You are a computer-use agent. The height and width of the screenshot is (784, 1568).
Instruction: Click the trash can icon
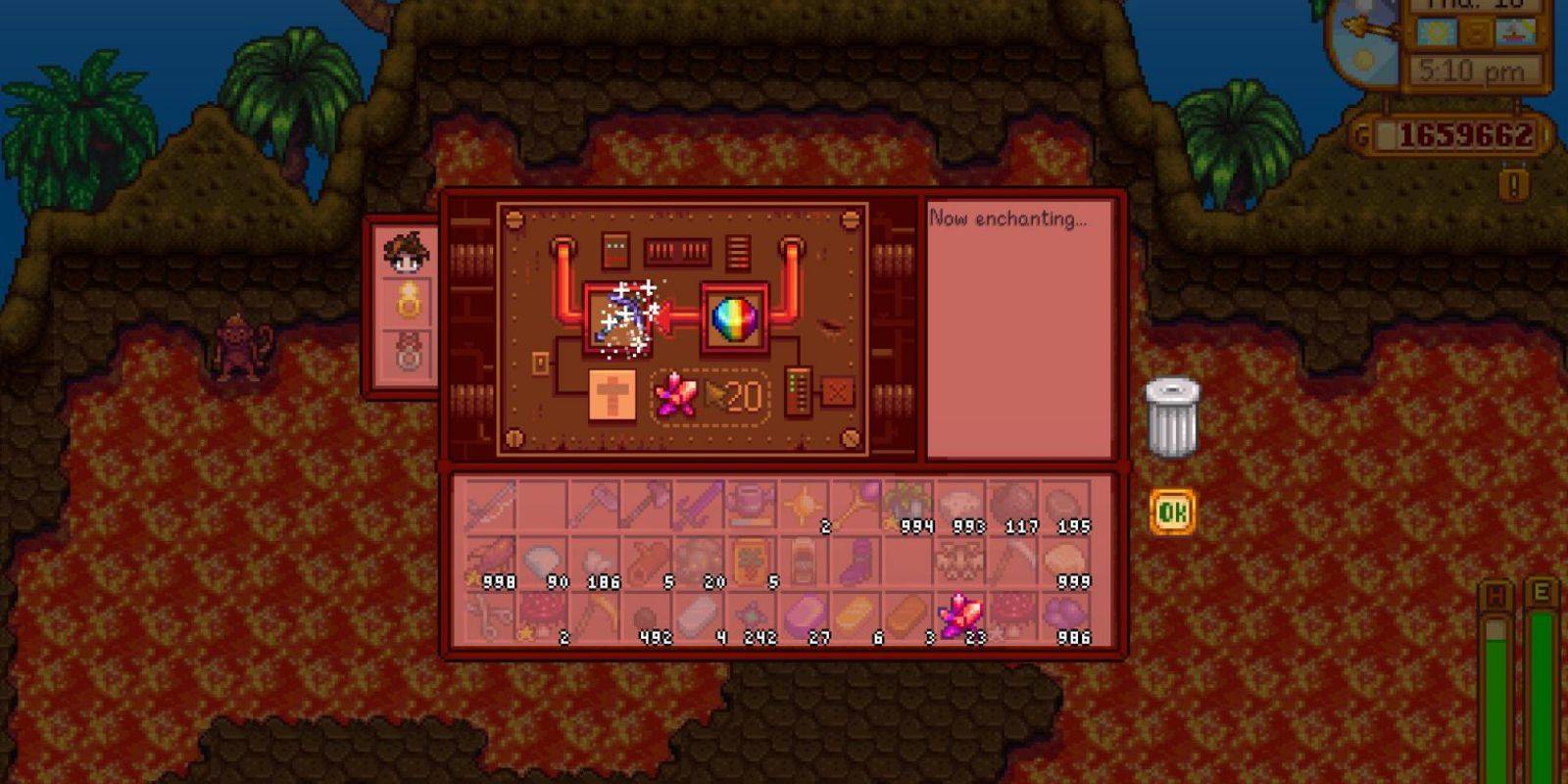click(x=1172, y=418)
